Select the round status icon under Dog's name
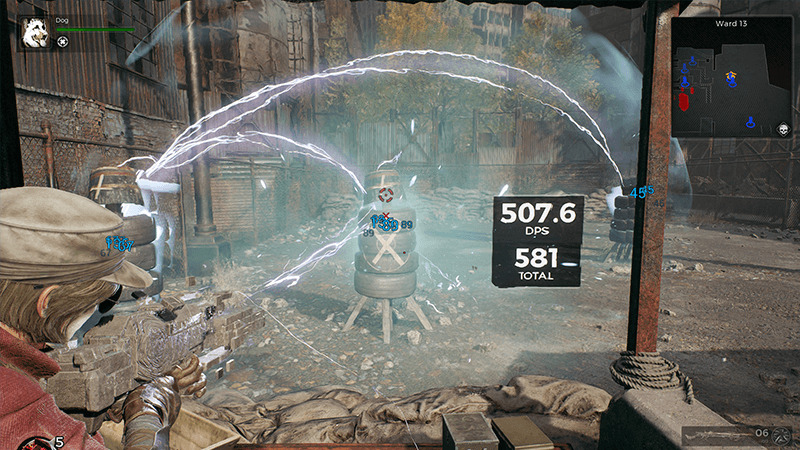The width and height of the screenshot is (800, 450). [63, 42]
